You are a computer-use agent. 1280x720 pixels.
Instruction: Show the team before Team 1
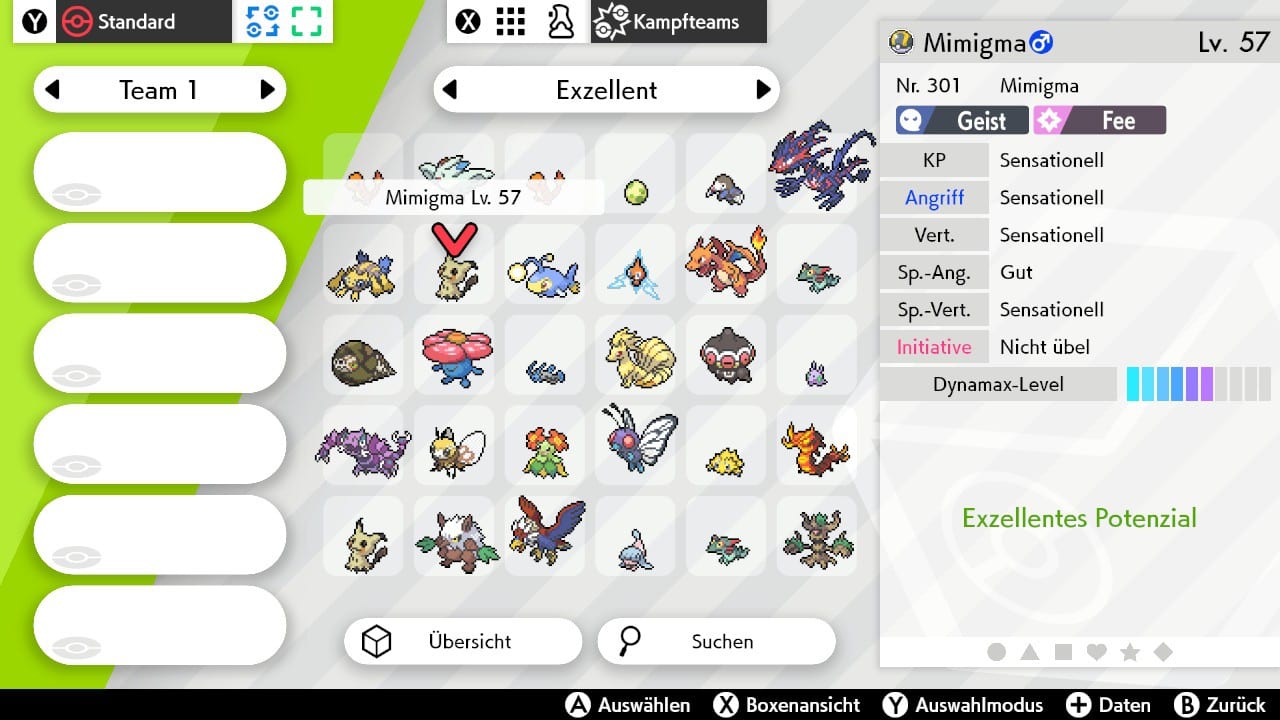tap(53, 90)
